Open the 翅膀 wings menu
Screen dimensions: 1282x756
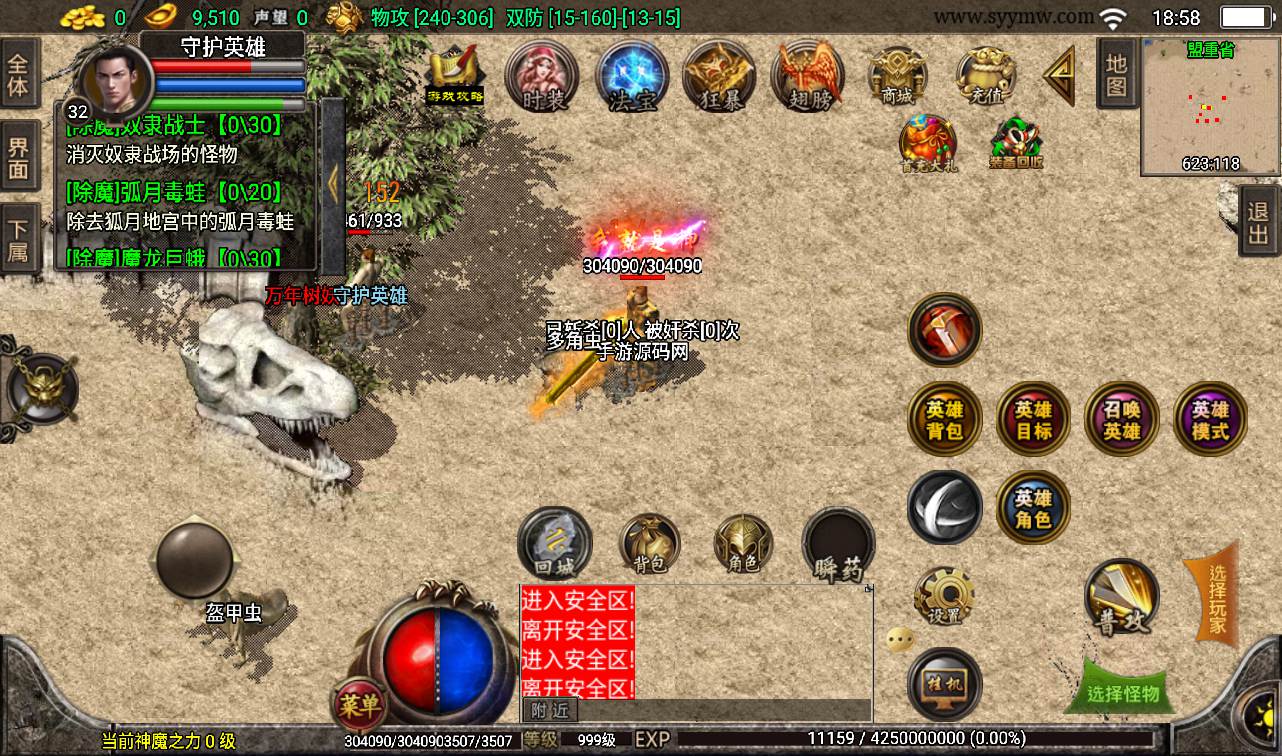(x=807, y=76)
